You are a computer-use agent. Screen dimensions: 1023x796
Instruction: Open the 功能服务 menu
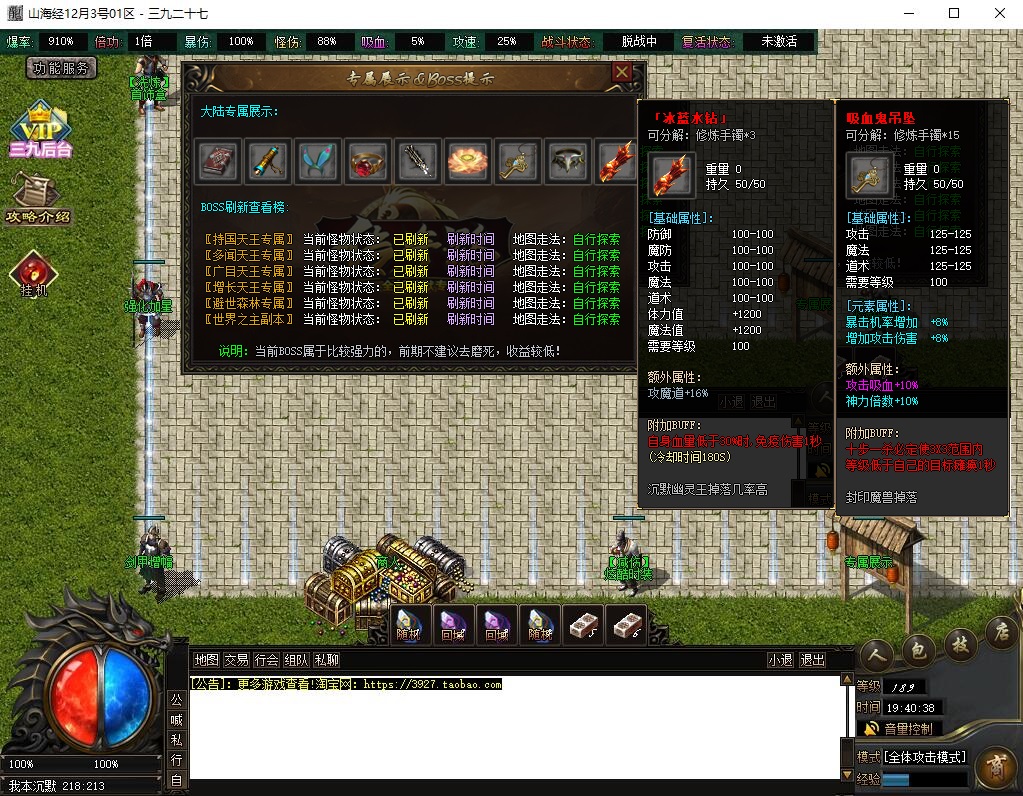coord(61,68)
